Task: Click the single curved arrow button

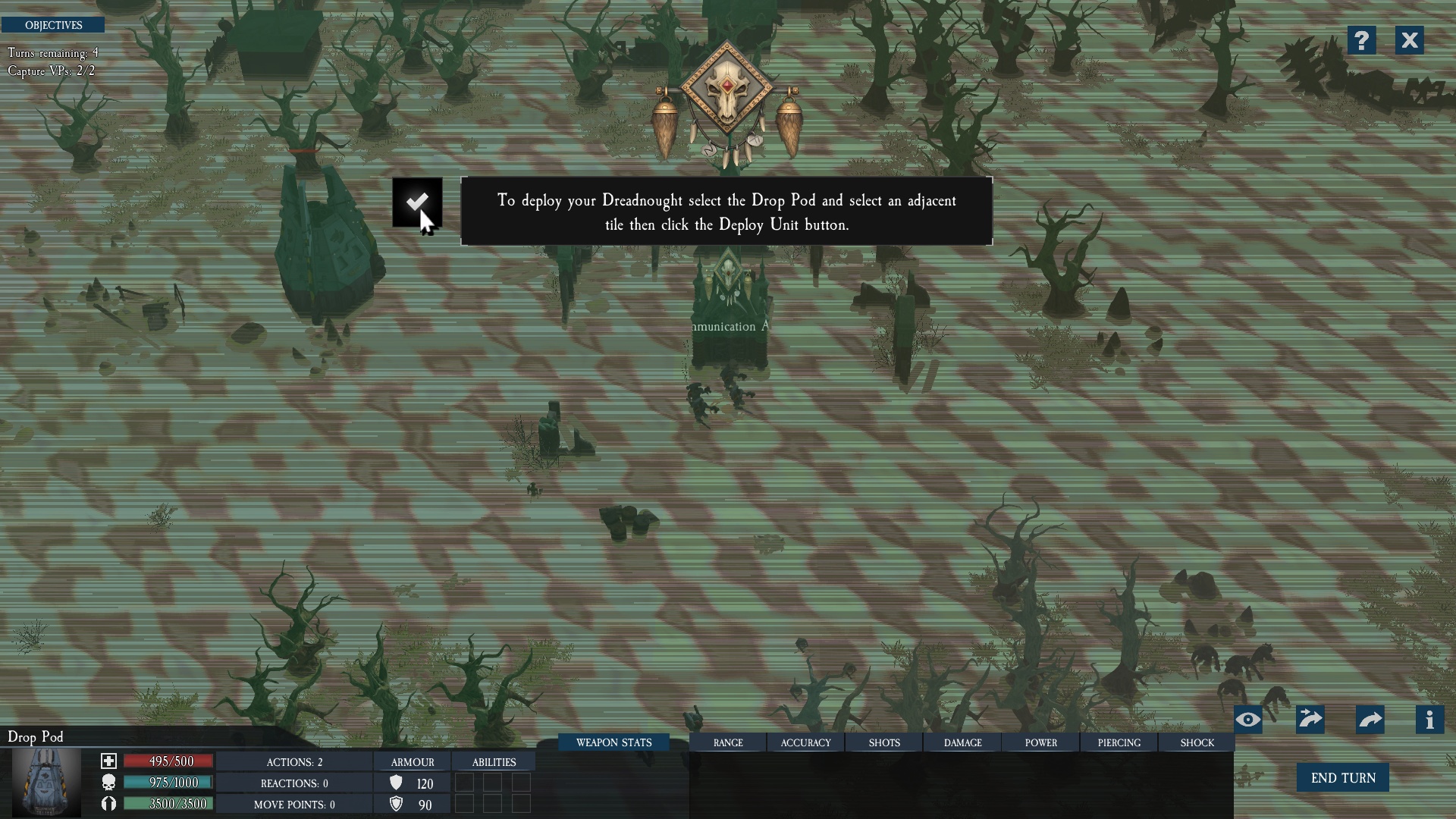Action: [x=1370, y=720]
